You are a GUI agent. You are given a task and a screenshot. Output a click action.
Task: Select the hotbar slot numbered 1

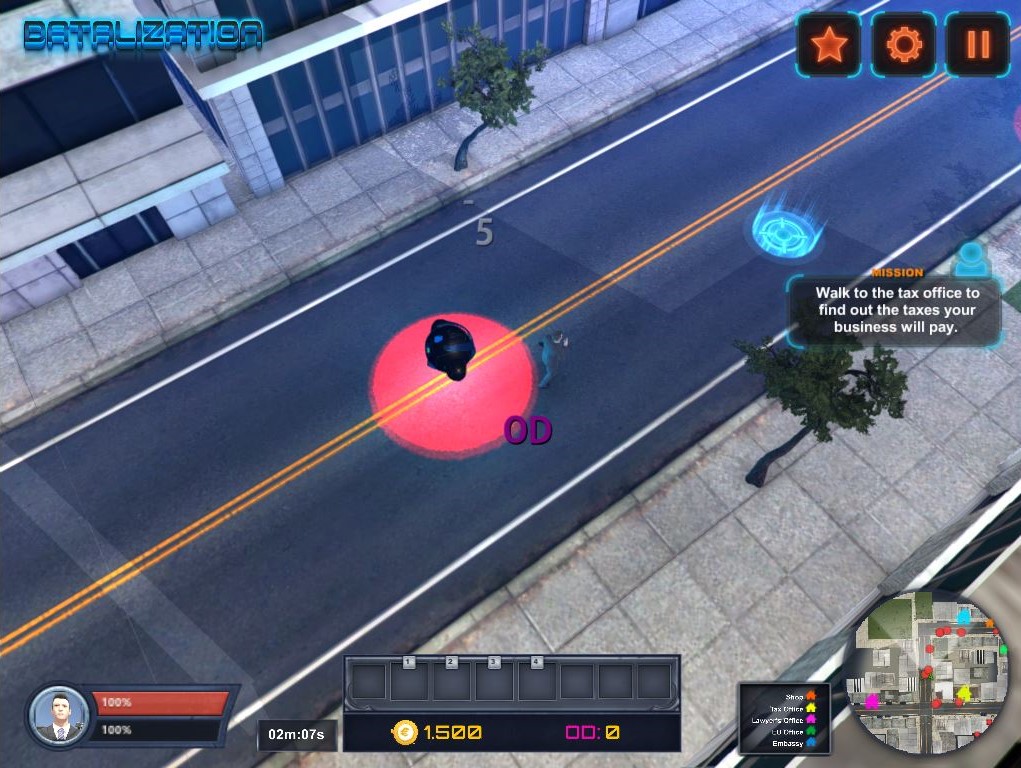[409, 681]
